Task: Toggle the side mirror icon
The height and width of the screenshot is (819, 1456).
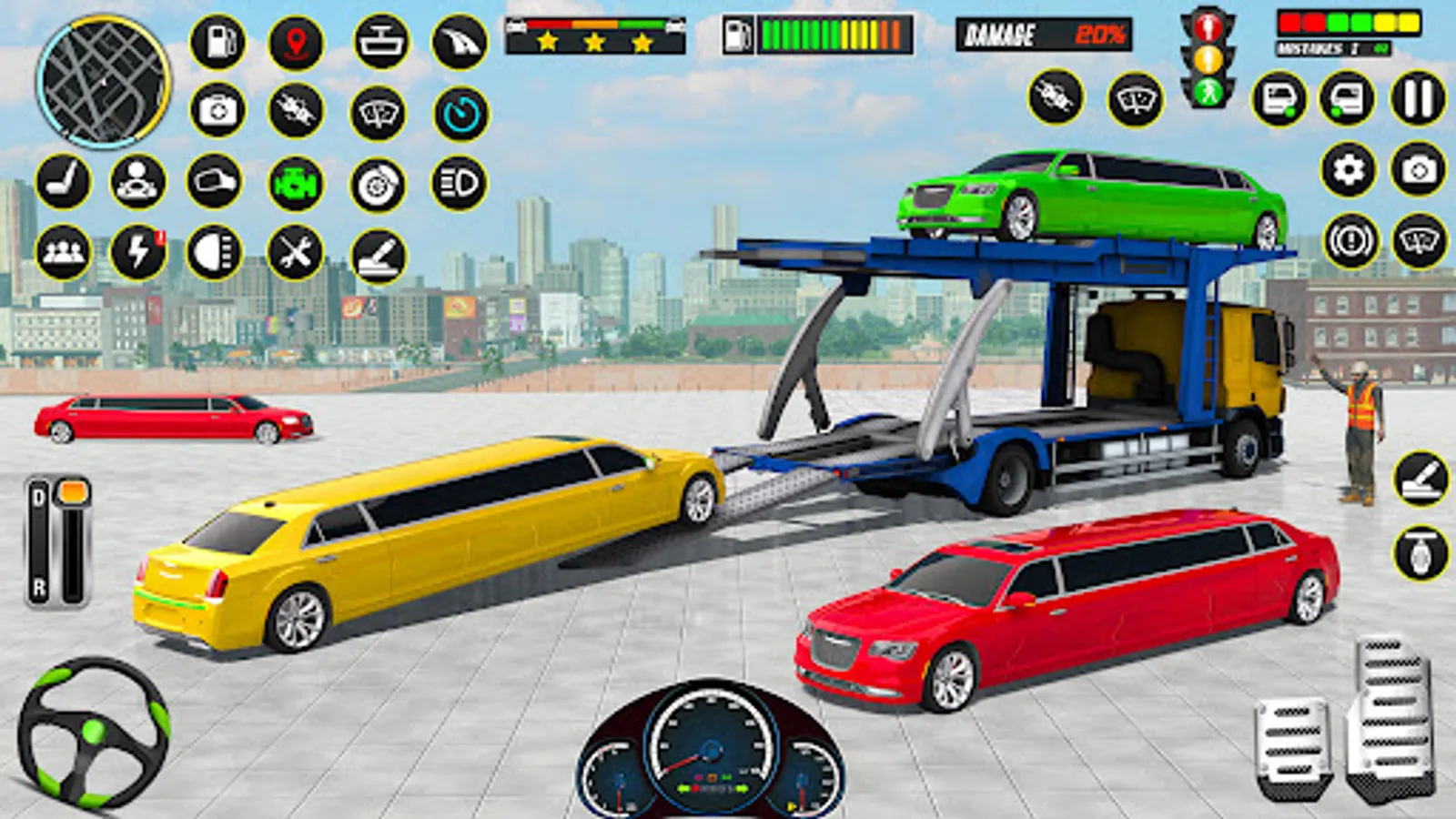Action: click(x=215, y=181)
